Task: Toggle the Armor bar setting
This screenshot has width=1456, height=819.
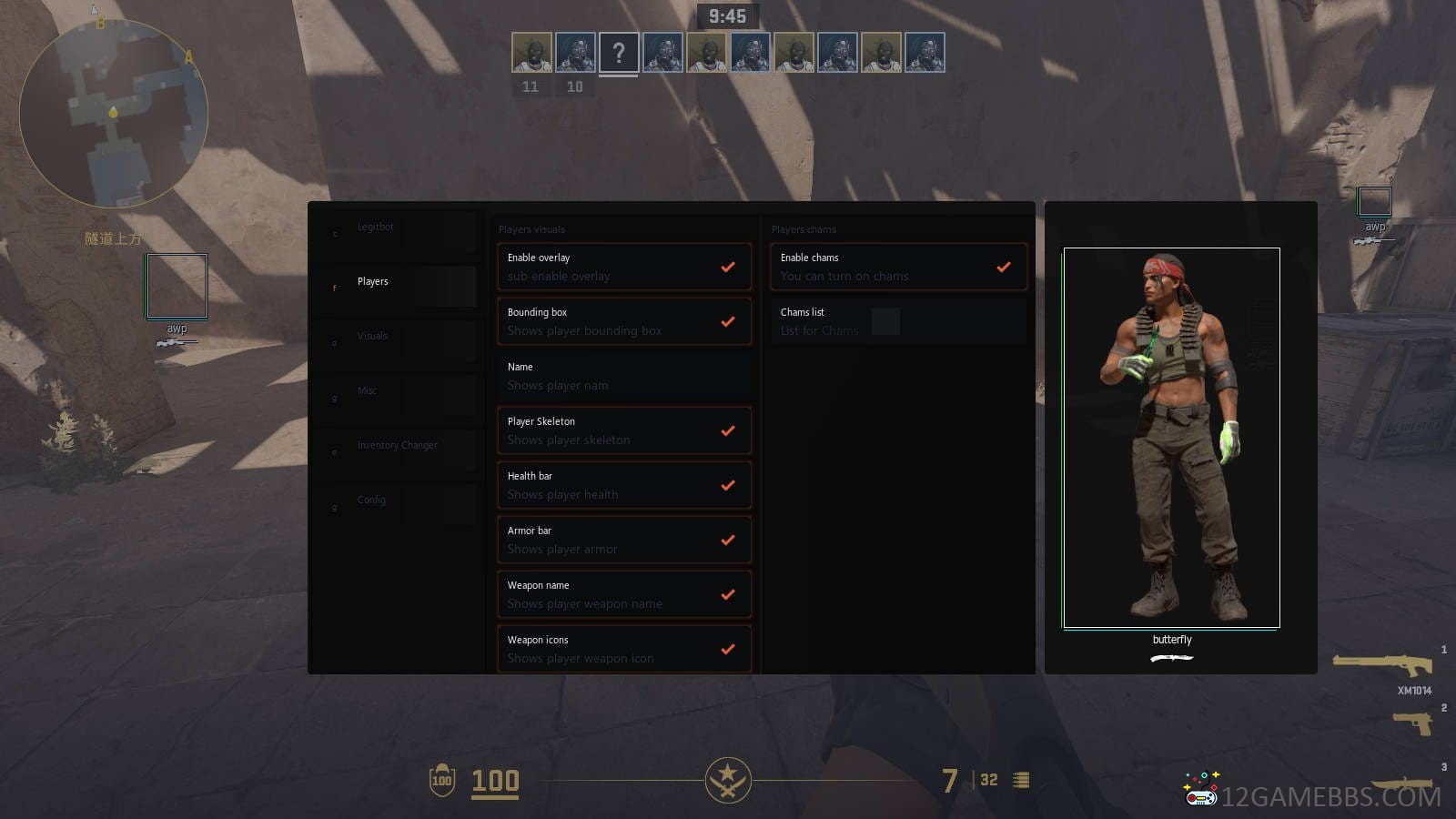Action: click(727, 541)
